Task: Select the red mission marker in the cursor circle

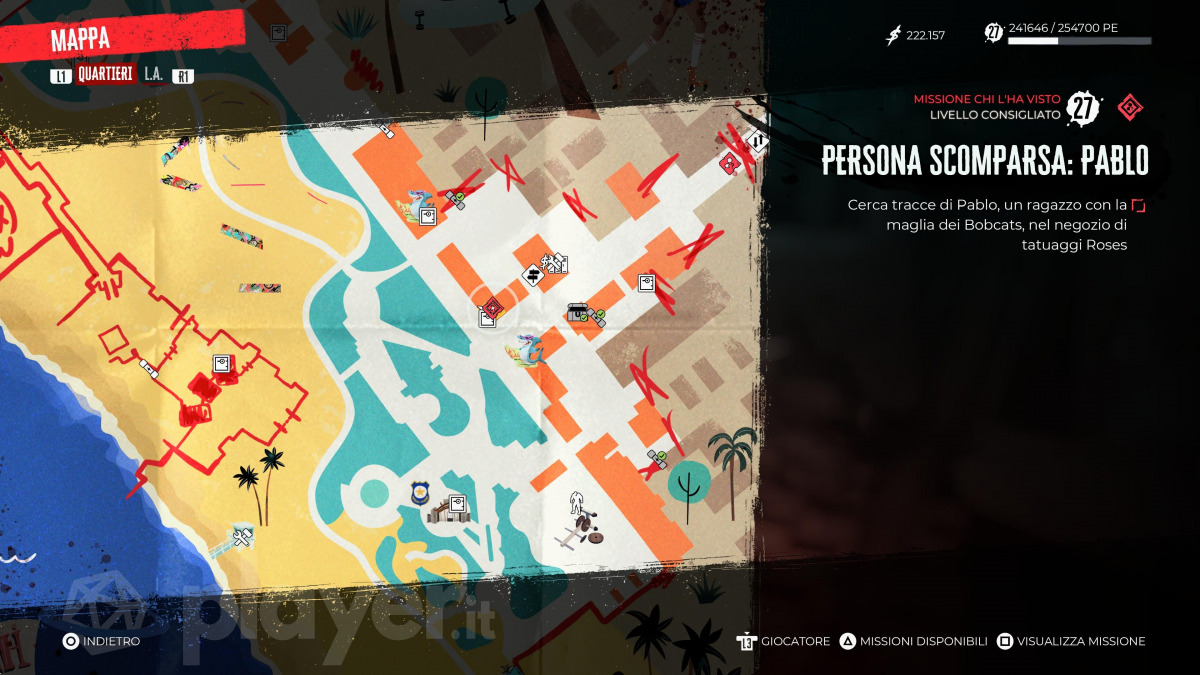Action: [x=491, y=308]
